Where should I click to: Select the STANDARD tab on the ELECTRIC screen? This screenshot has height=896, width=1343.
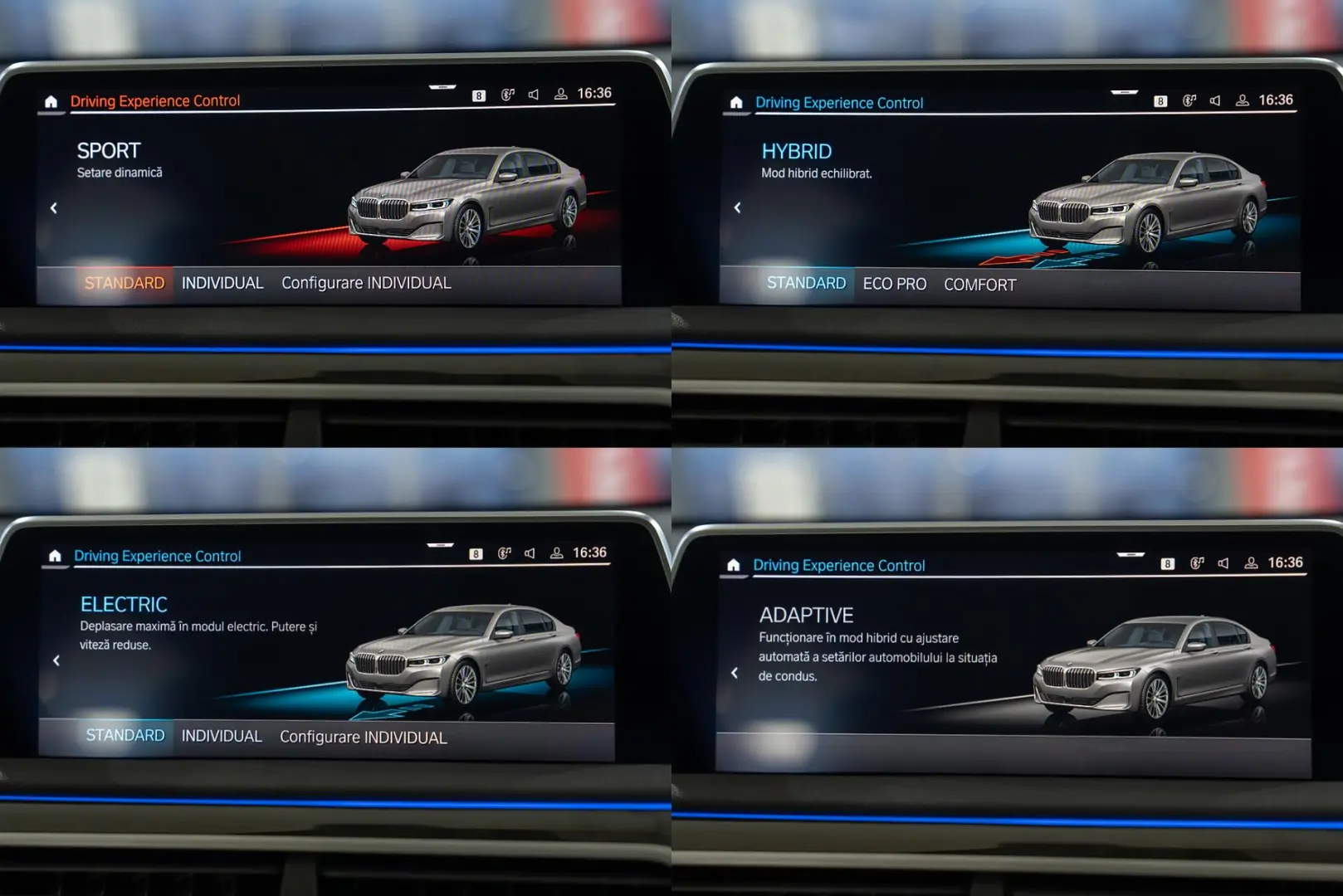(125, 735)
